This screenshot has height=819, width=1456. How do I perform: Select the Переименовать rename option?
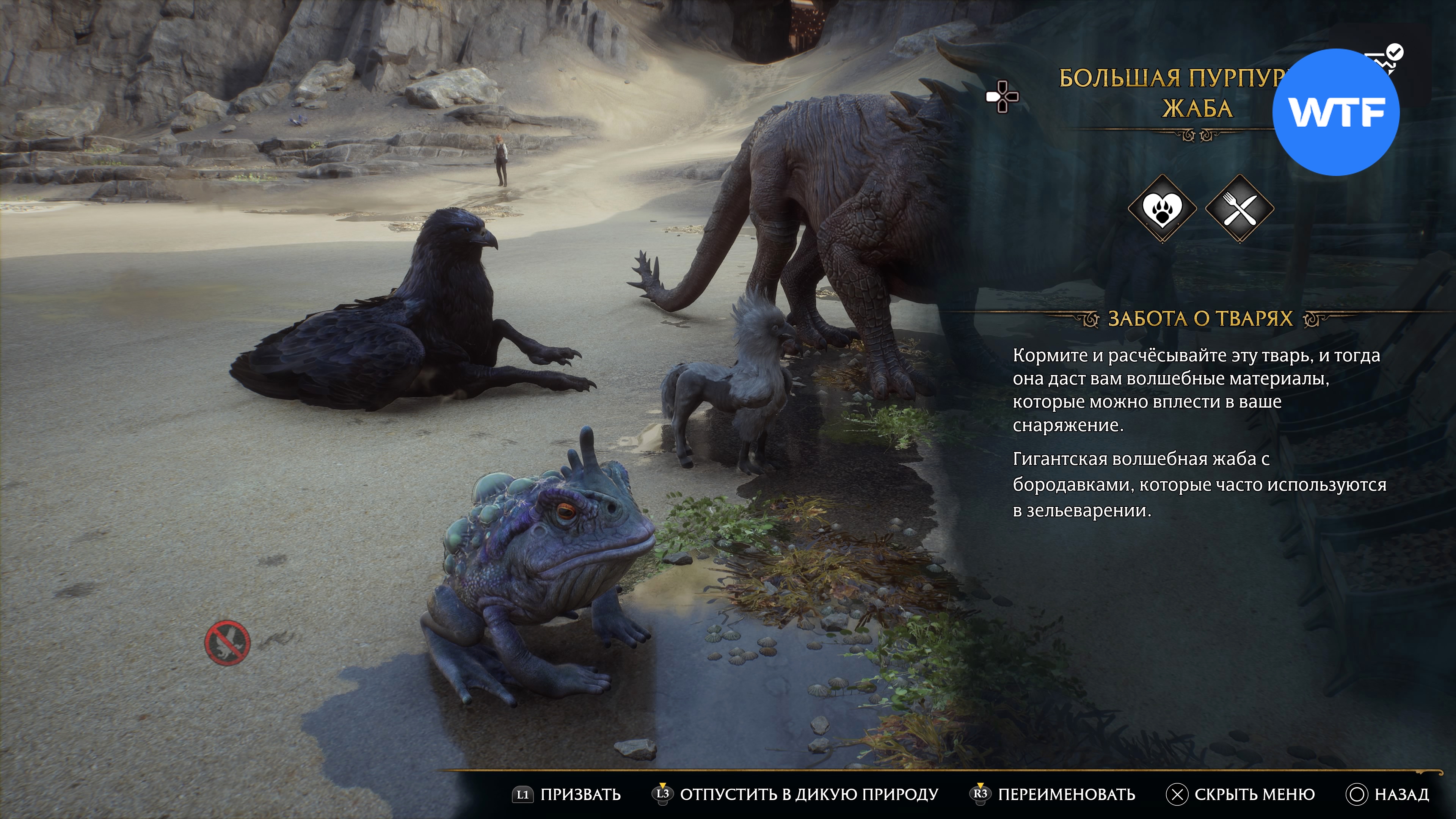1053,794
